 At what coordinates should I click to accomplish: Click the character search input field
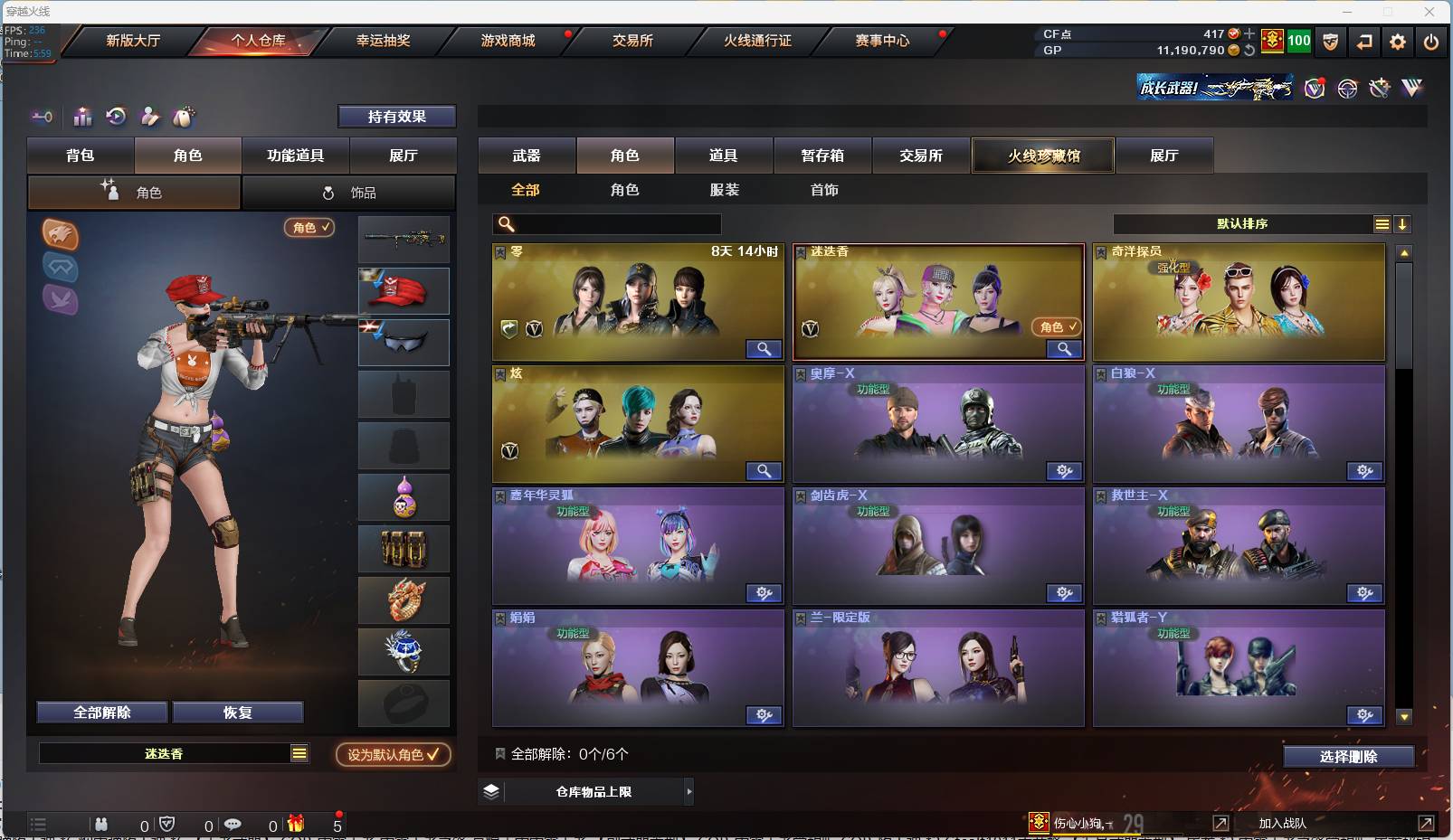click(x=606, y=222)
